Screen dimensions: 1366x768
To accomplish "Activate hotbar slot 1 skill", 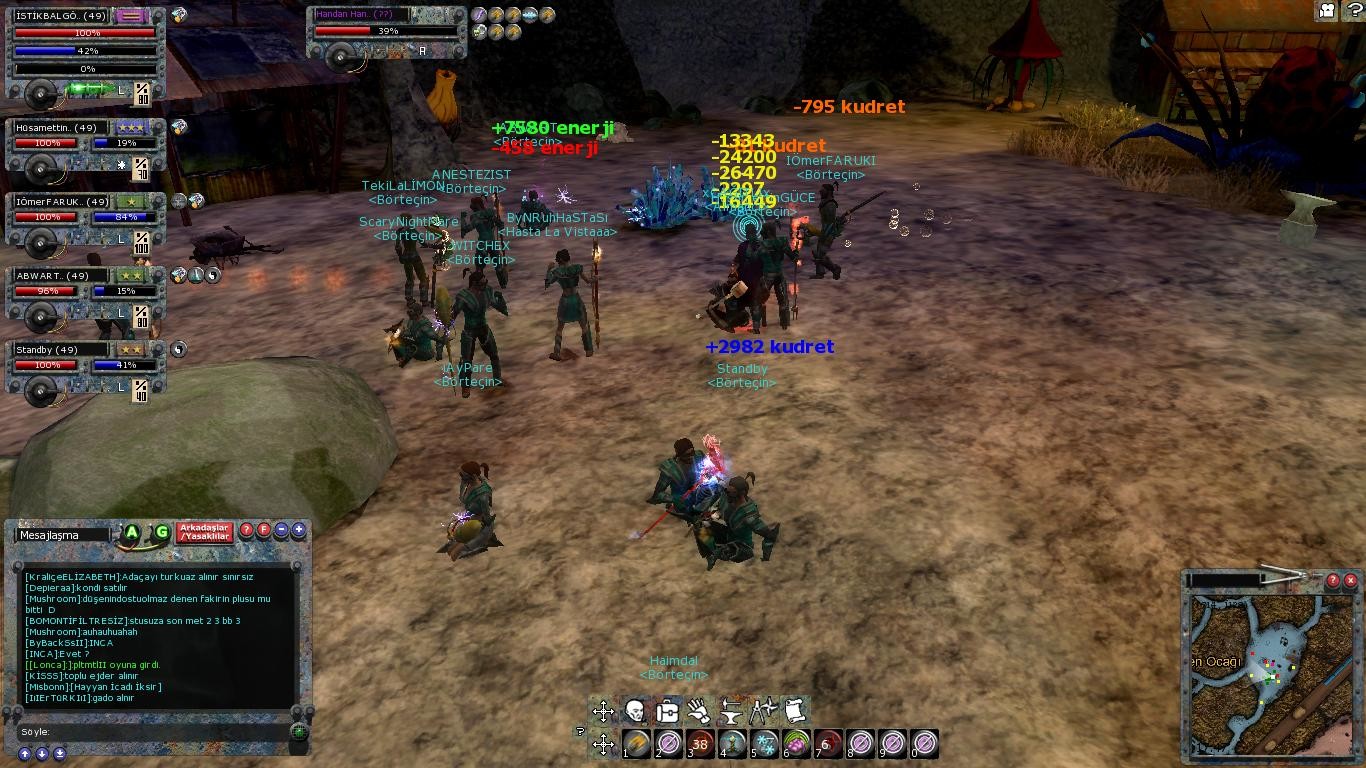I will point(637,744).
